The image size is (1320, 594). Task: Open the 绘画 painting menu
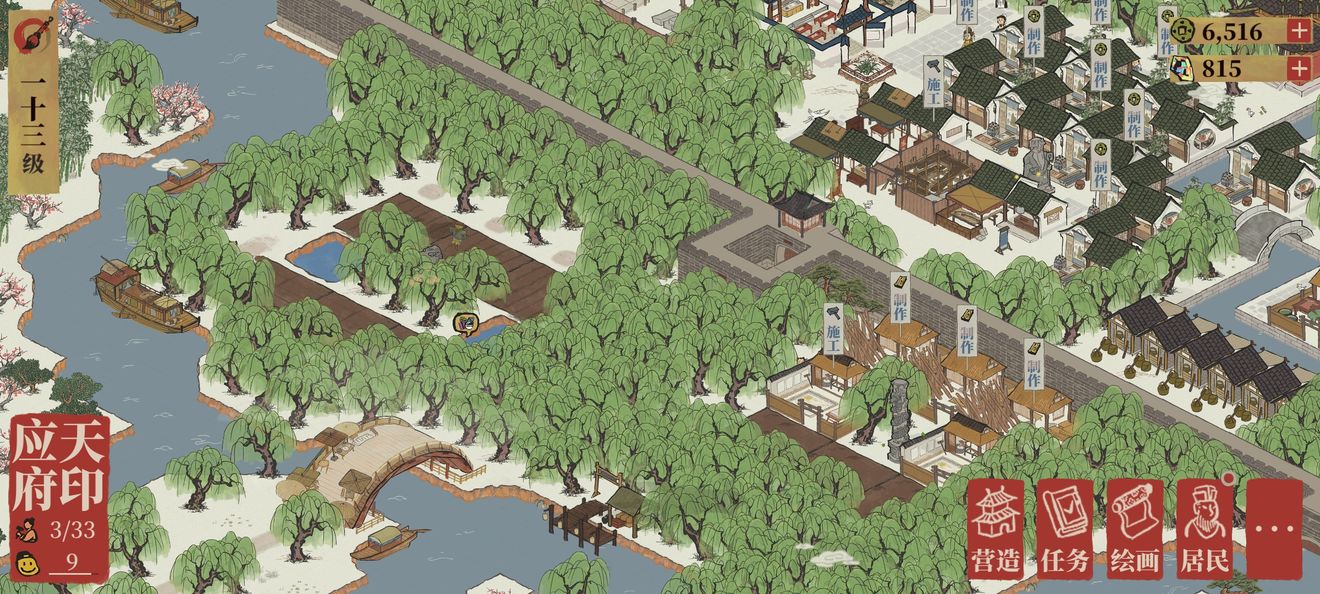coord(1134,529)
